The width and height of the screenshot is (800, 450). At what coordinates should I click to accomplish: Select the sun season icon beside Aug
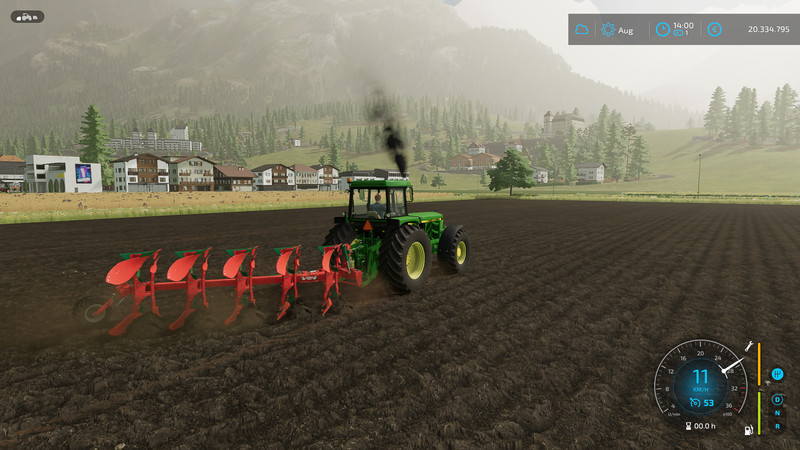pos(608,30)
